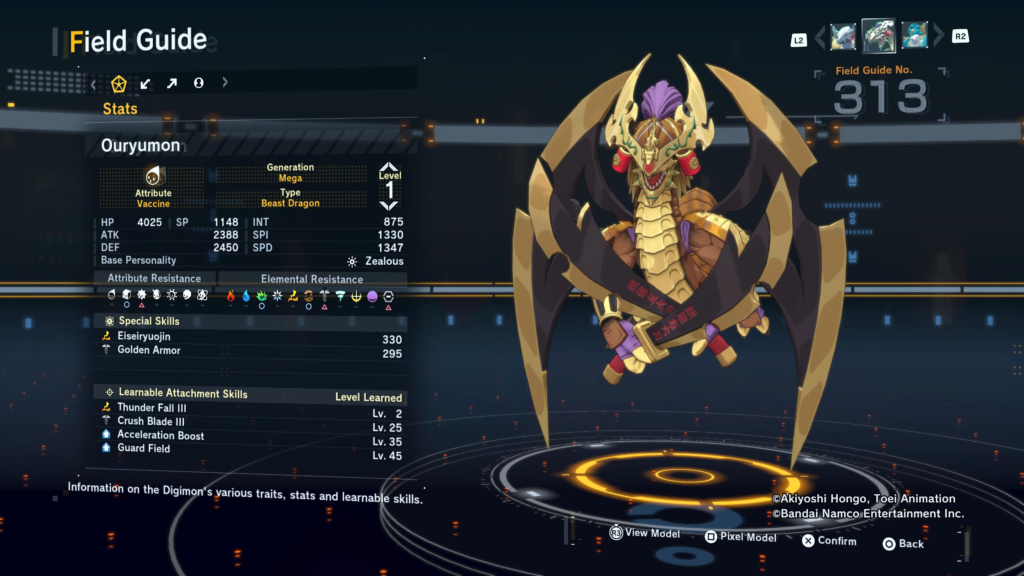Go to the previous tab with the left chevron
This screenshot has width=1024, height=576.
point(94,83)
